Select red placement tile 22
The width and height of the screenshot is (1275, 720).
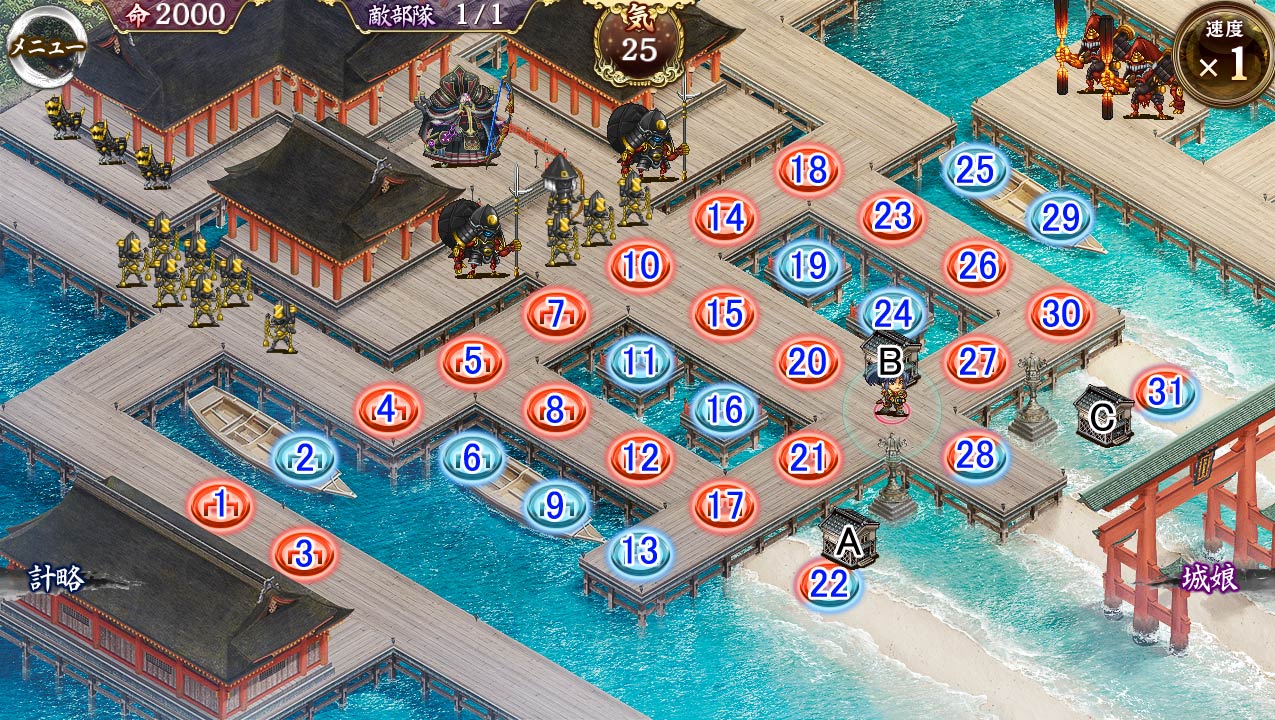pos(828,585)
